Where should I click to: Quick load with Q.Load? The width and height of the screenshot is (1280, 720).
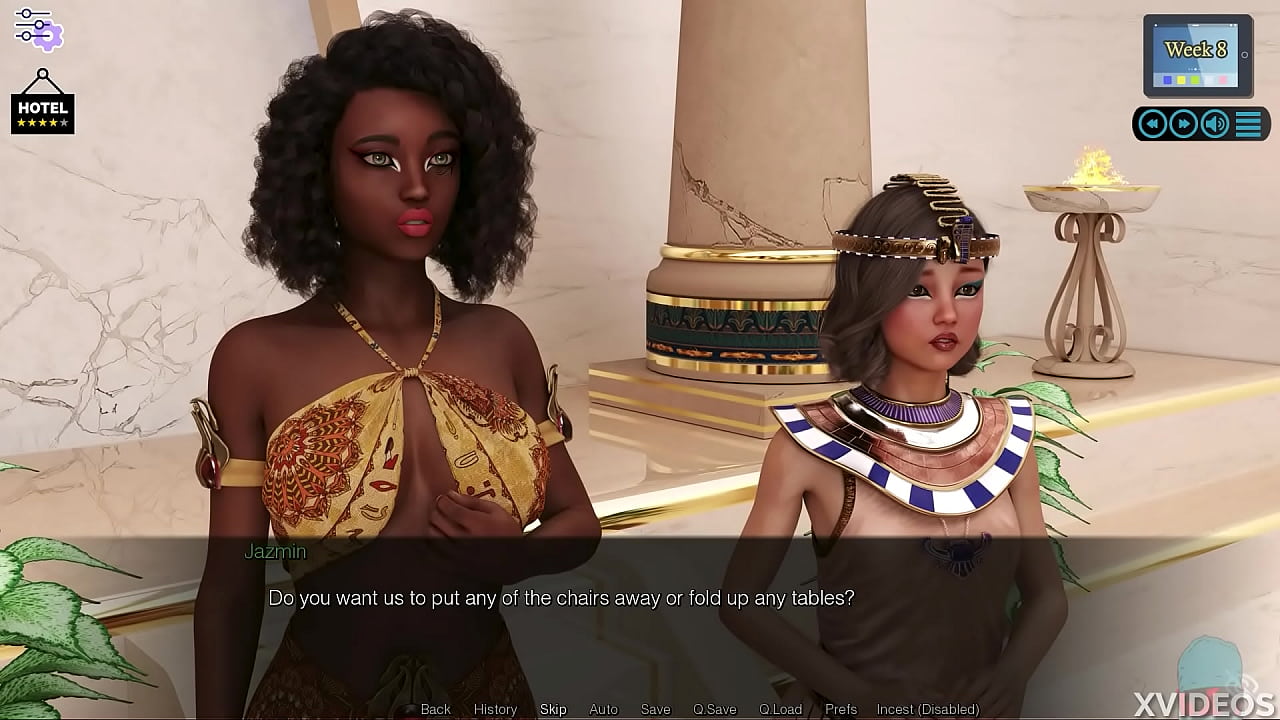780,709
